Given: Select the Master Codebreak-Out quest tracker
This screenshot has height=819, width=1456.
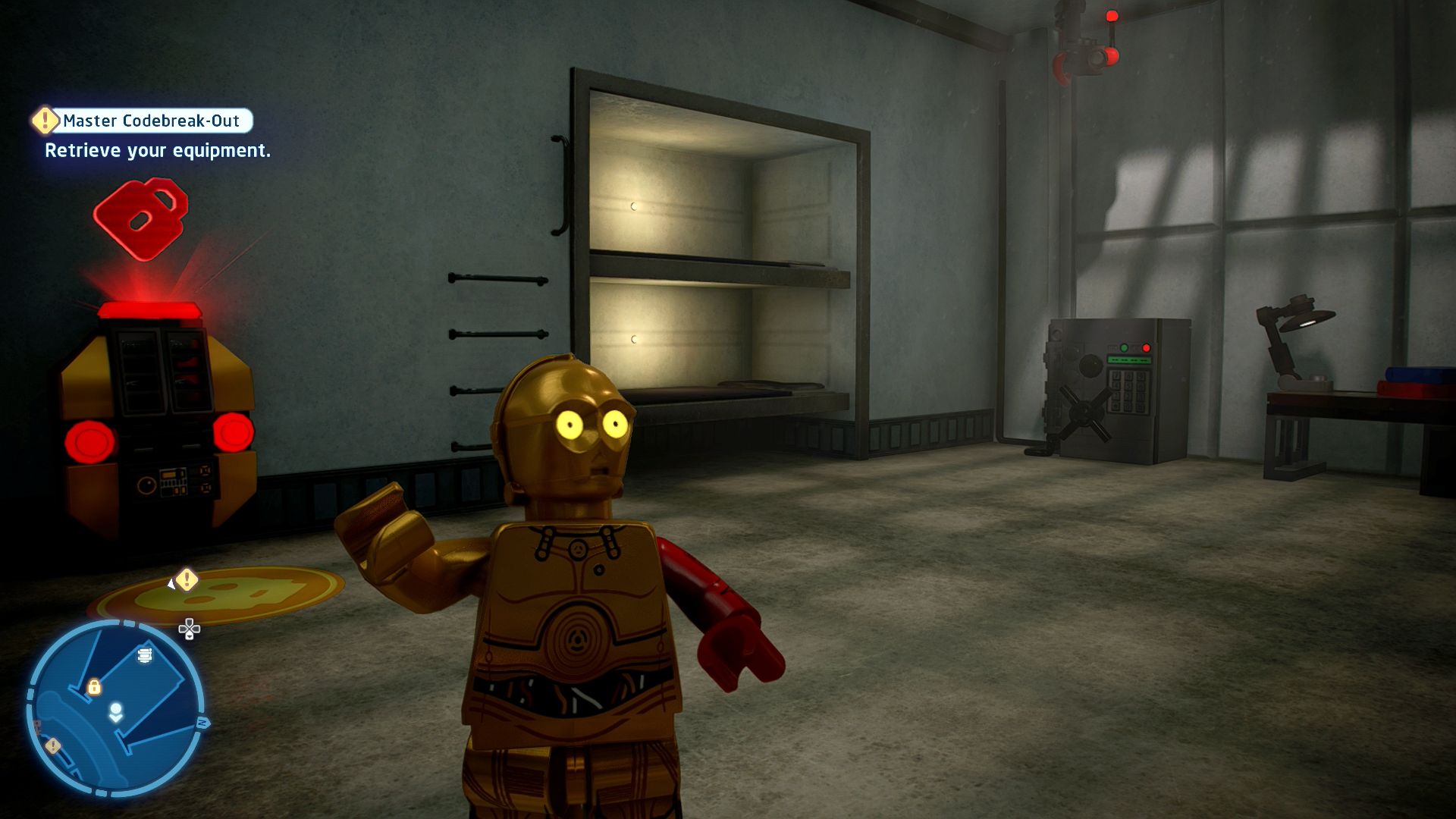Looking at the screenshot, I should pos(151,121).
